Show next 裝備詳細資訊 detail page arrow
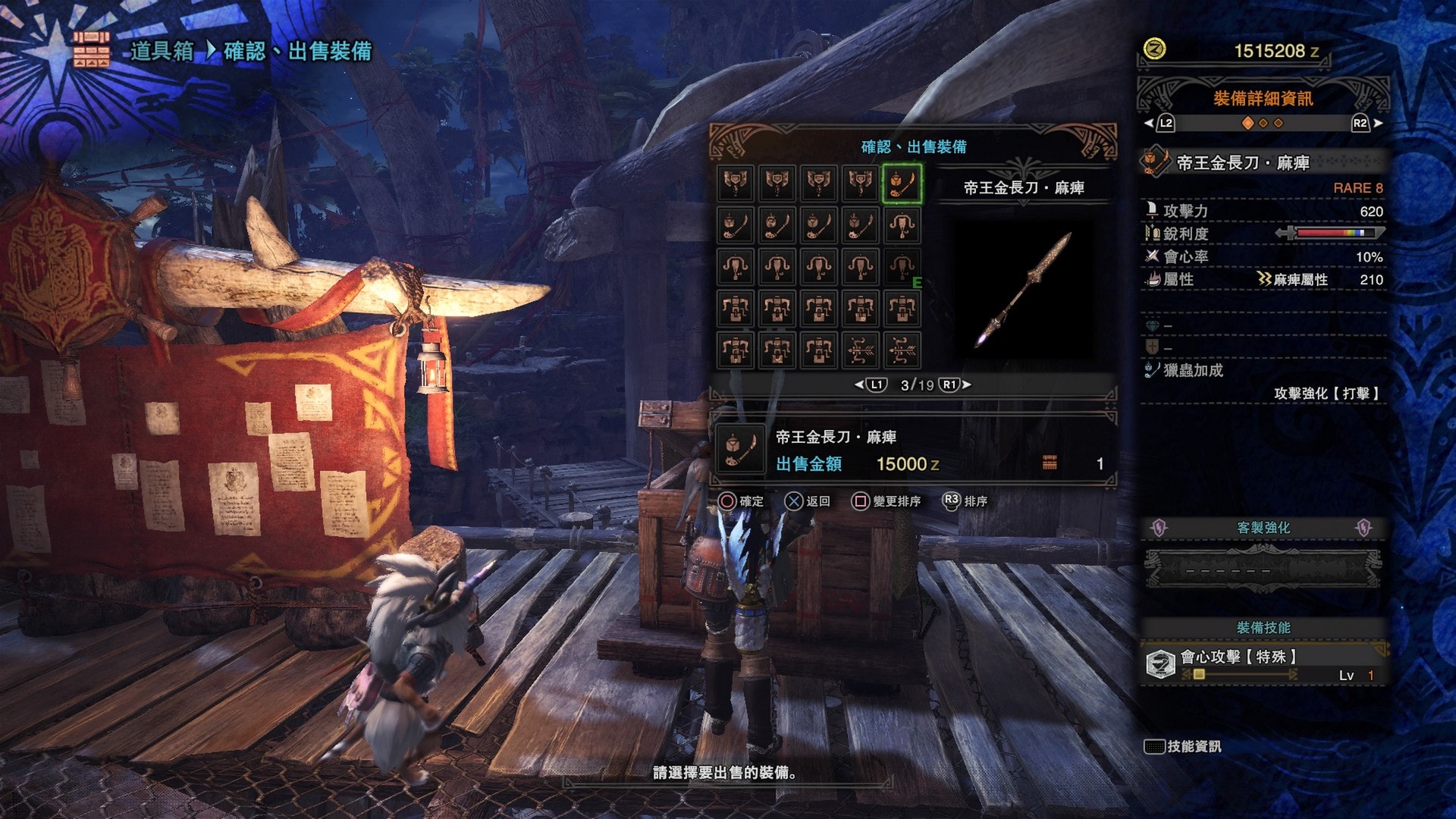This screenshot has height=819, width=1456. point(1378,123)
